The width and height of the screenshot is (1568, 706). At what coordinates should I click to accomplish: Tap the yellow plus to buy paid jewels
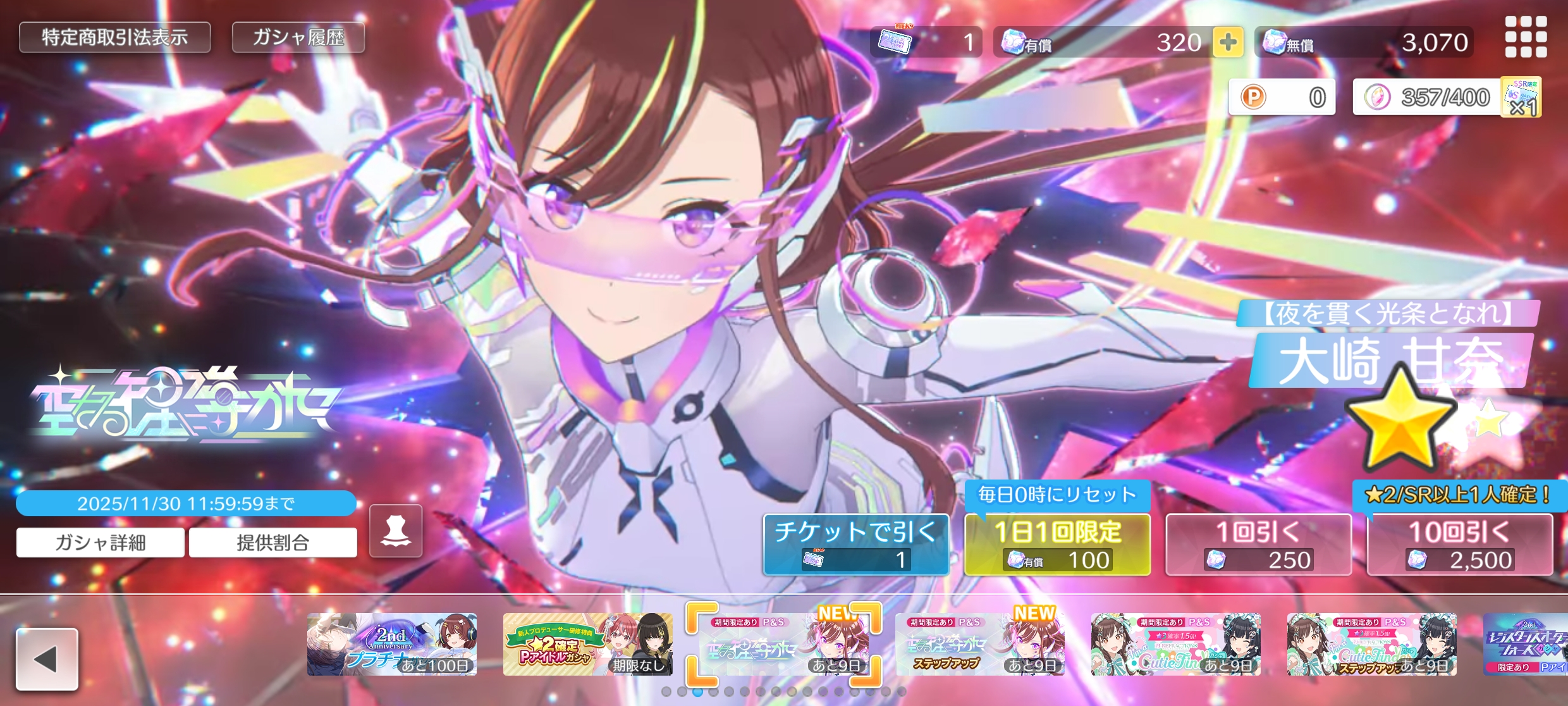click(x=1227, y=42)
